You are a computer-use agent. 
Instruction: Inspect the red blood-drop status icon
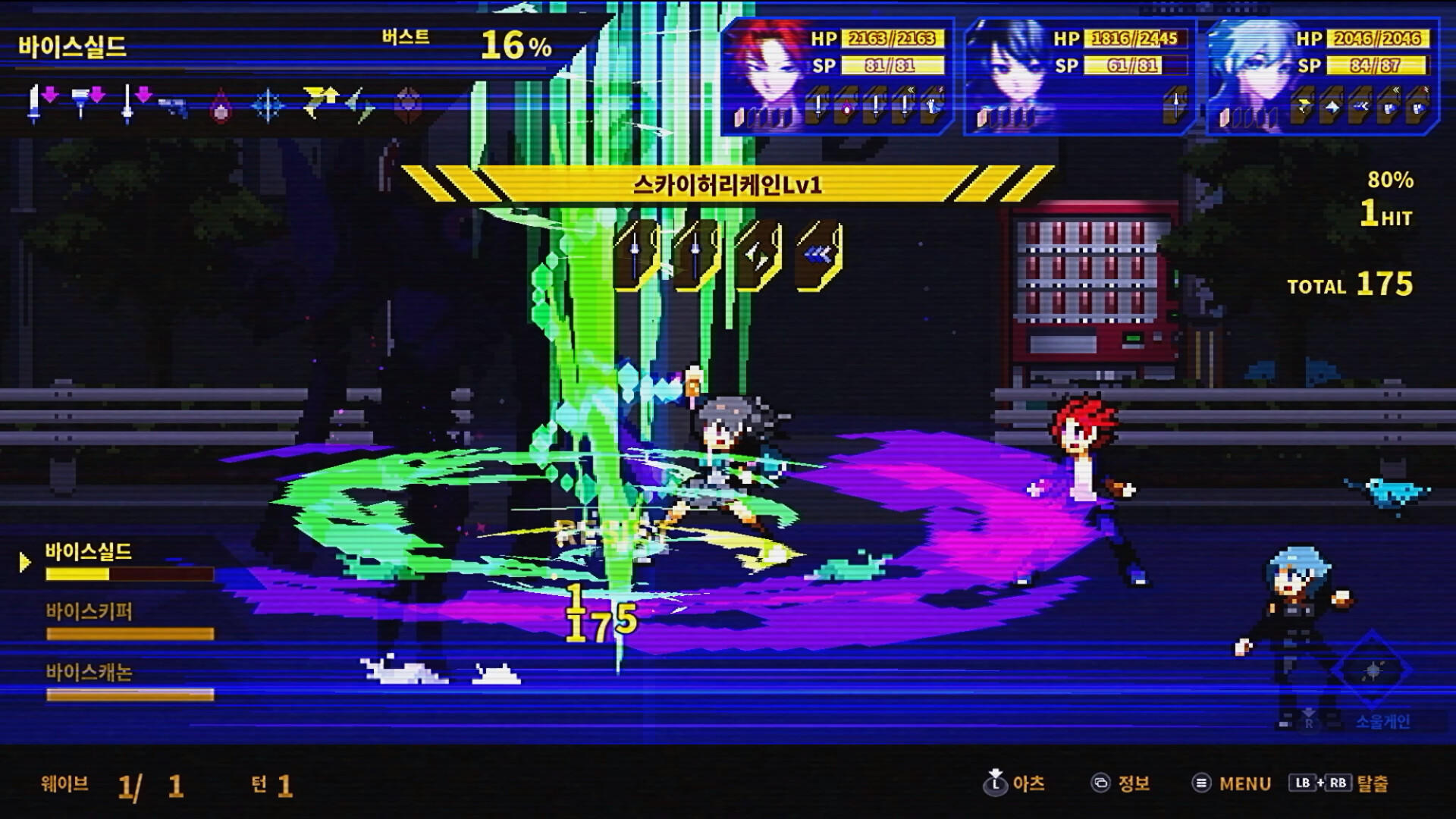[220, 108]
